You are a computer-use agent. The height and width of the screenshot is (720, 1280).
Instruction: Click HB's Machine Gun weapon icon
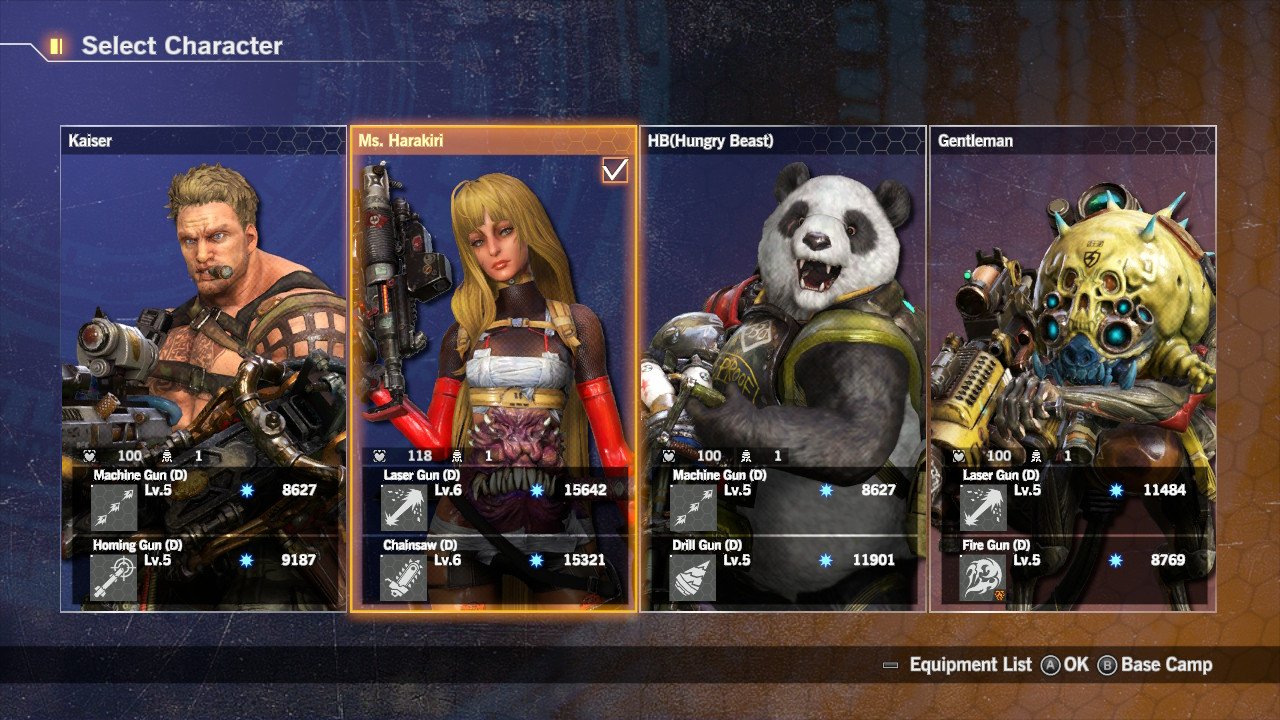pyautogui.click(x=694, y=507)
